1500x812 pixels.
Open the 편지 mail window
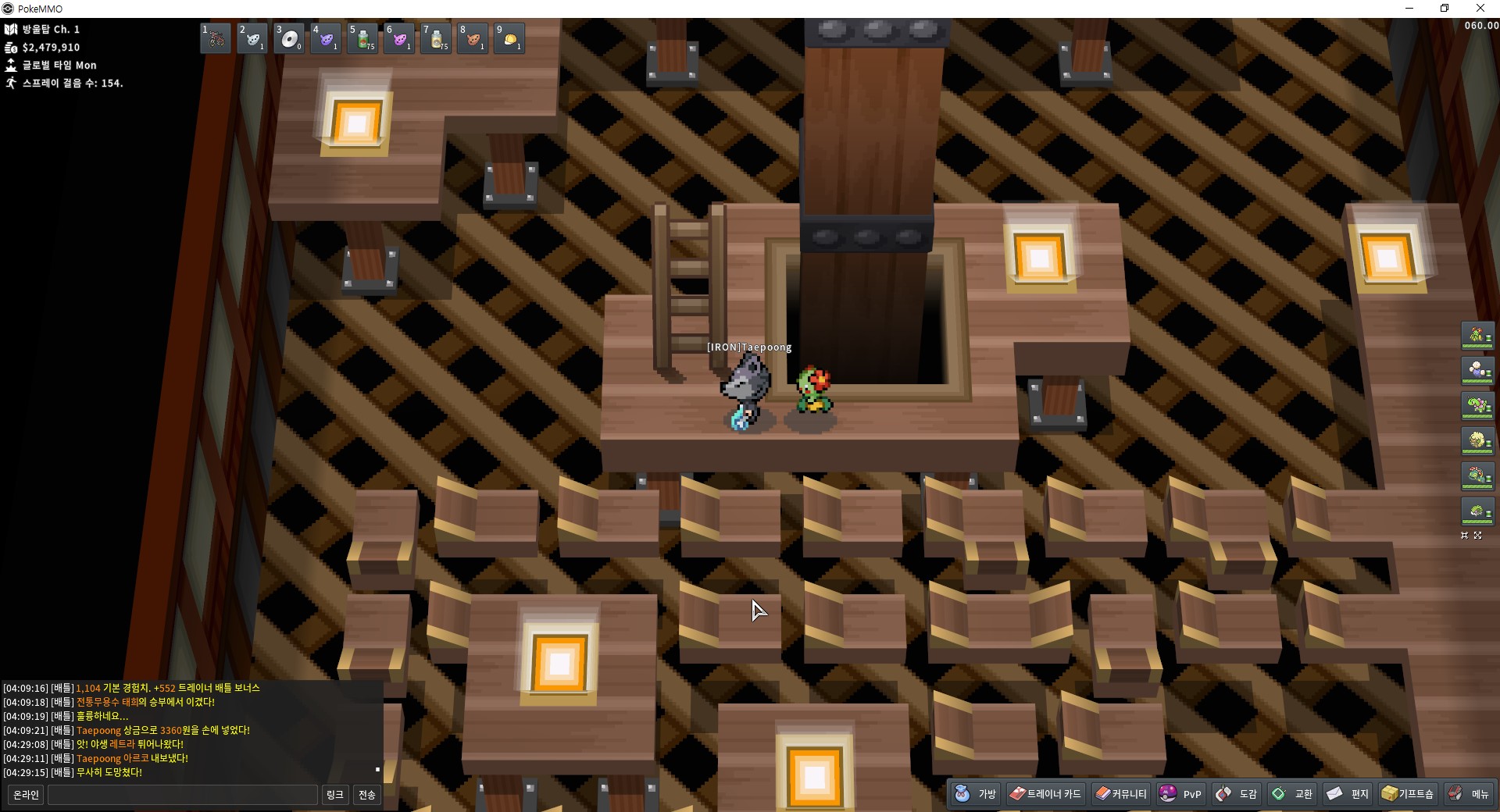1348,794
